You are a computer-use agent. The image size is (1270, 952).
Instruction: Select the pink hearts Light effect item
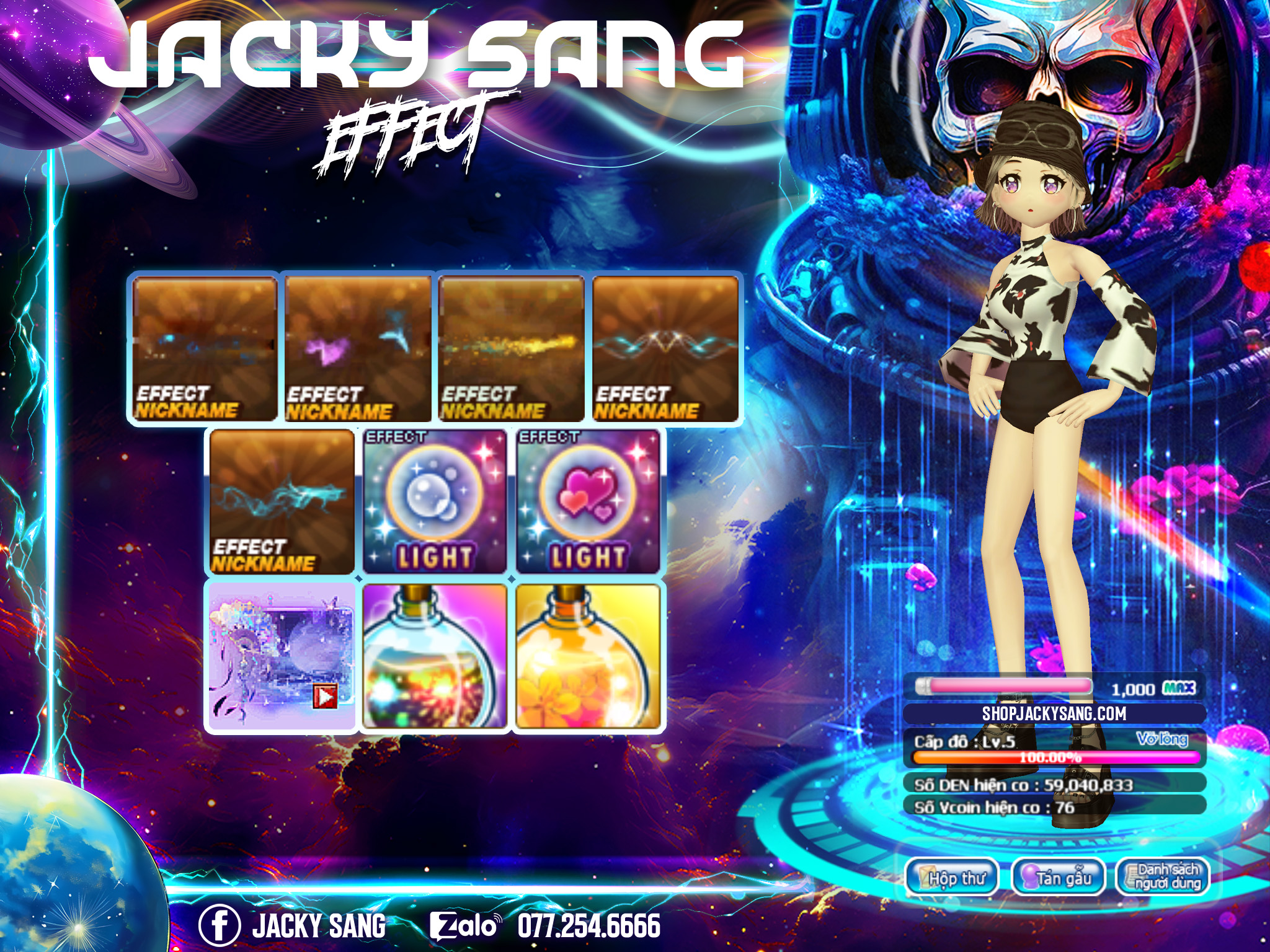[x=587, y=502]
